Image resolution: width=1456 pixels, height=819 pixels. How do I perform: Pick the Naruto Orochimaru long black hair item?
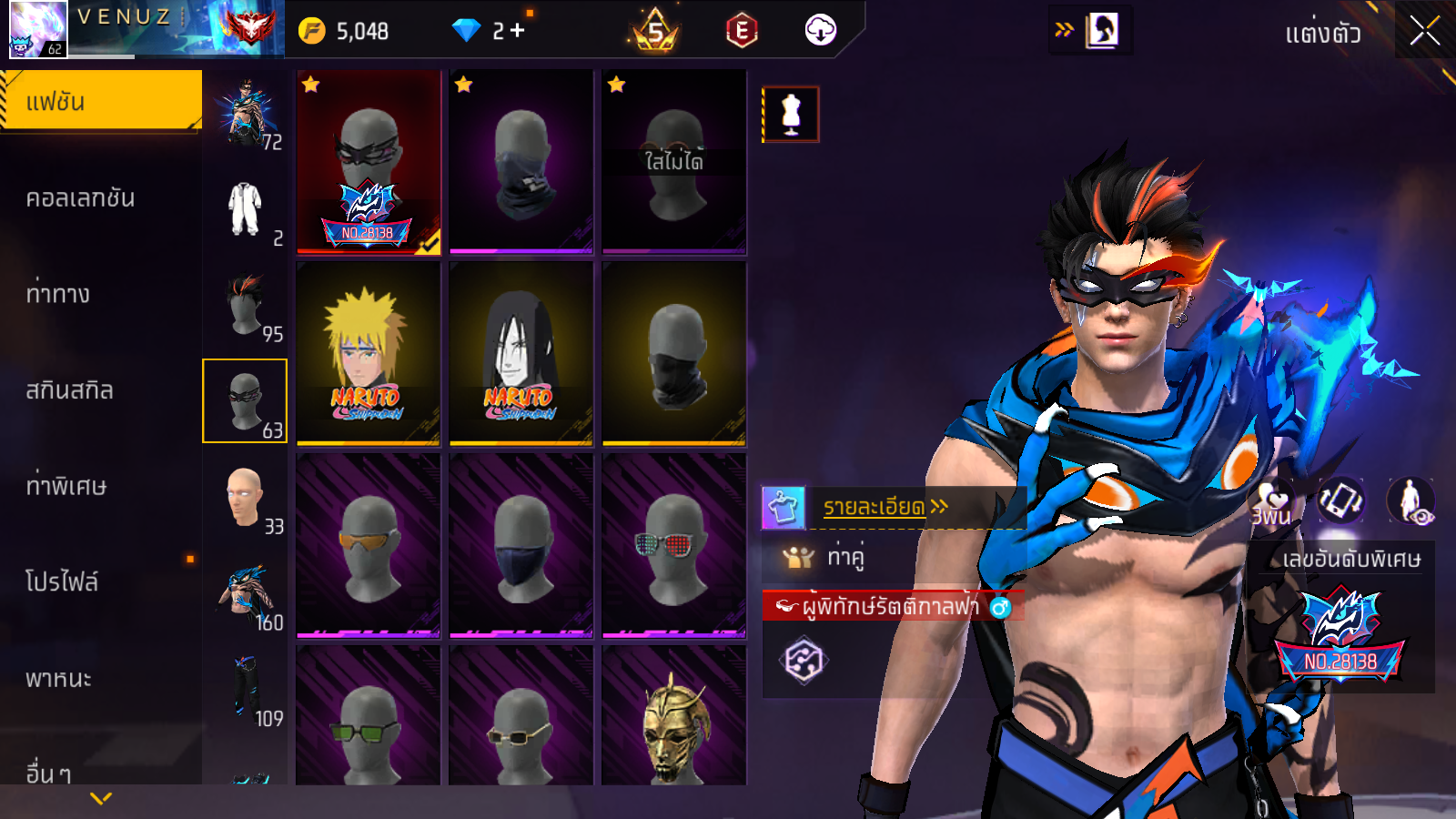point(521,354)
